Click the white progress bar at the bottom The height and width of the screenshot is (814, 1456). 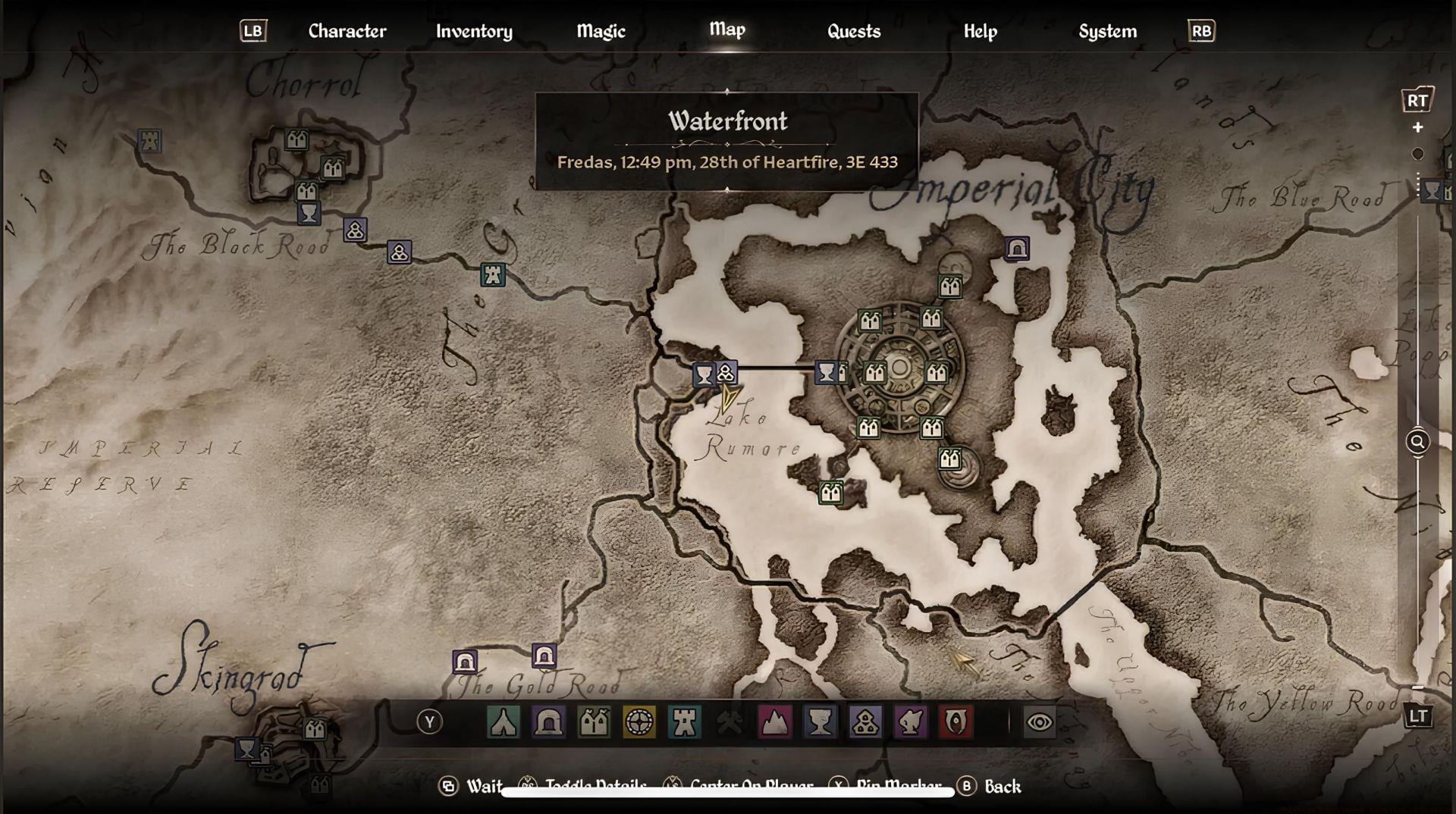point(728,792)
